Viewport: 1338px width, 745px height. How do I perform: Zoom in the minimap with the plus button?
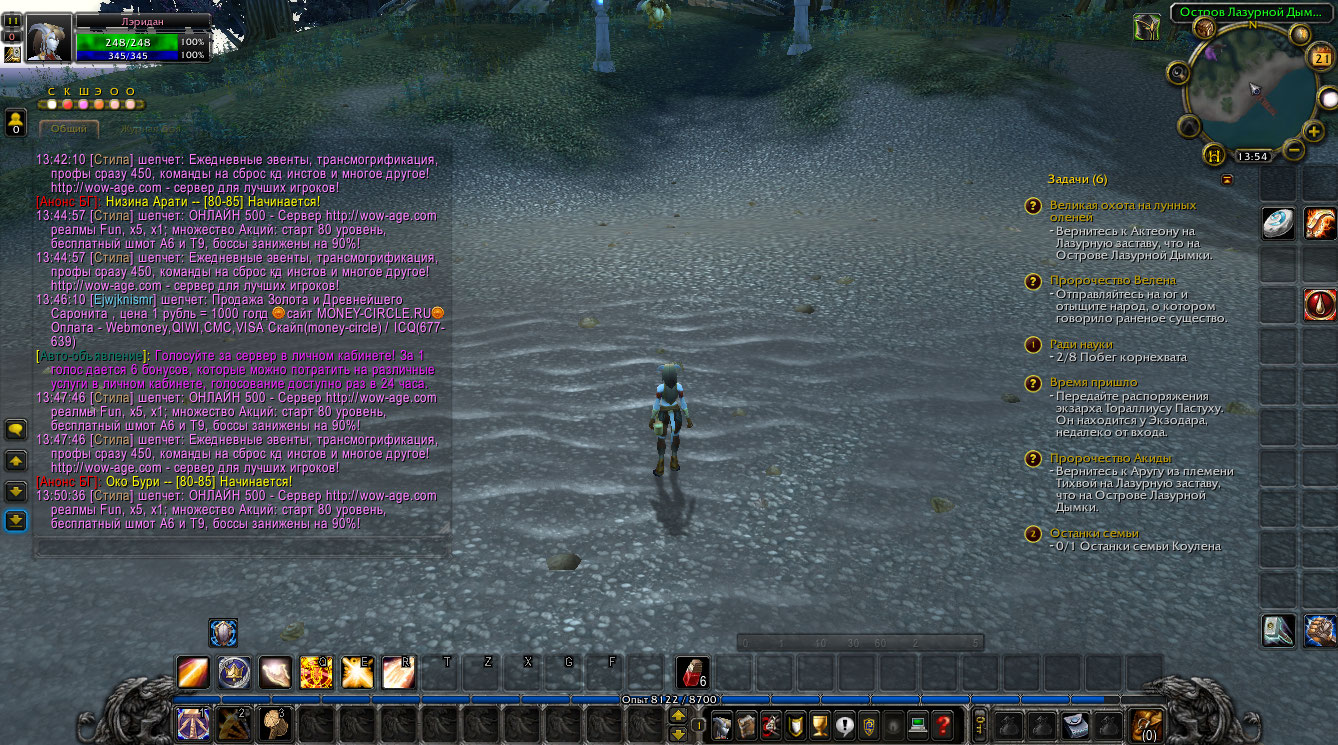pos(1314,131)
